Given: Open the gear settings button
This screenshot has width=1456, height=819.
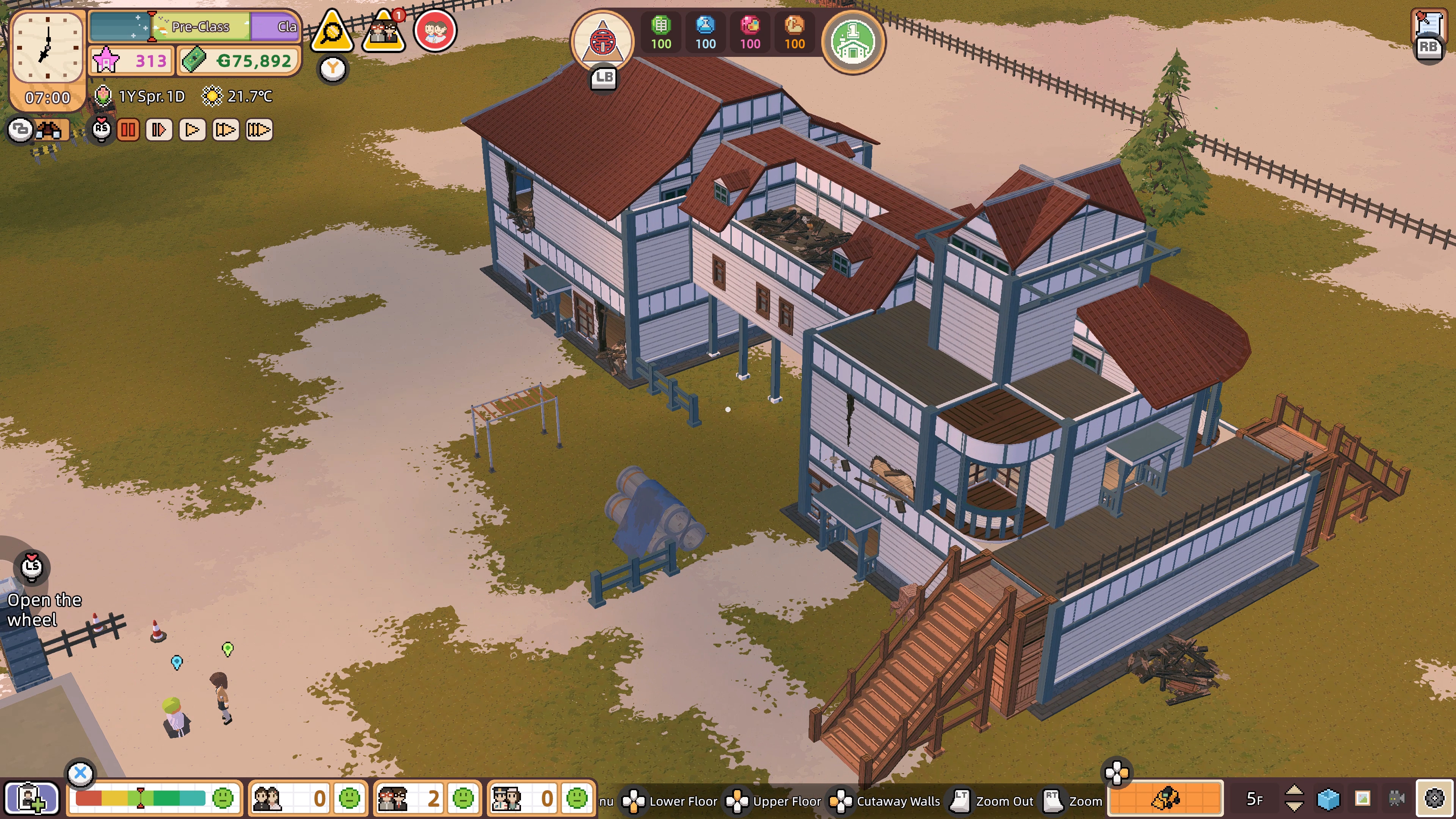Looking at the screenshot, I should [1434, 798].
